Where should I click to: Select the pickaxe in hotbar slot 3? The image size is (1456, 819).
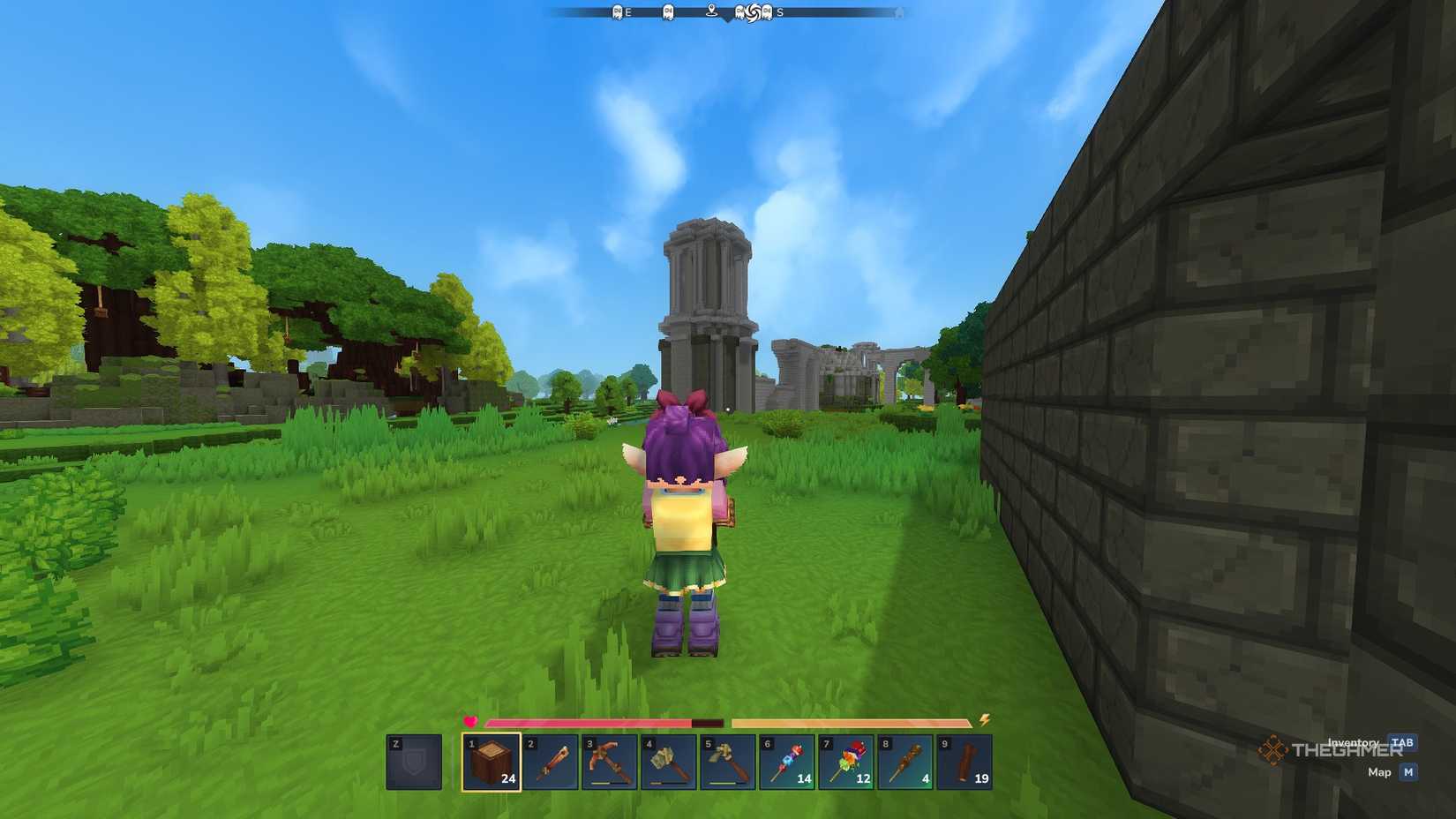click(610, 762)
